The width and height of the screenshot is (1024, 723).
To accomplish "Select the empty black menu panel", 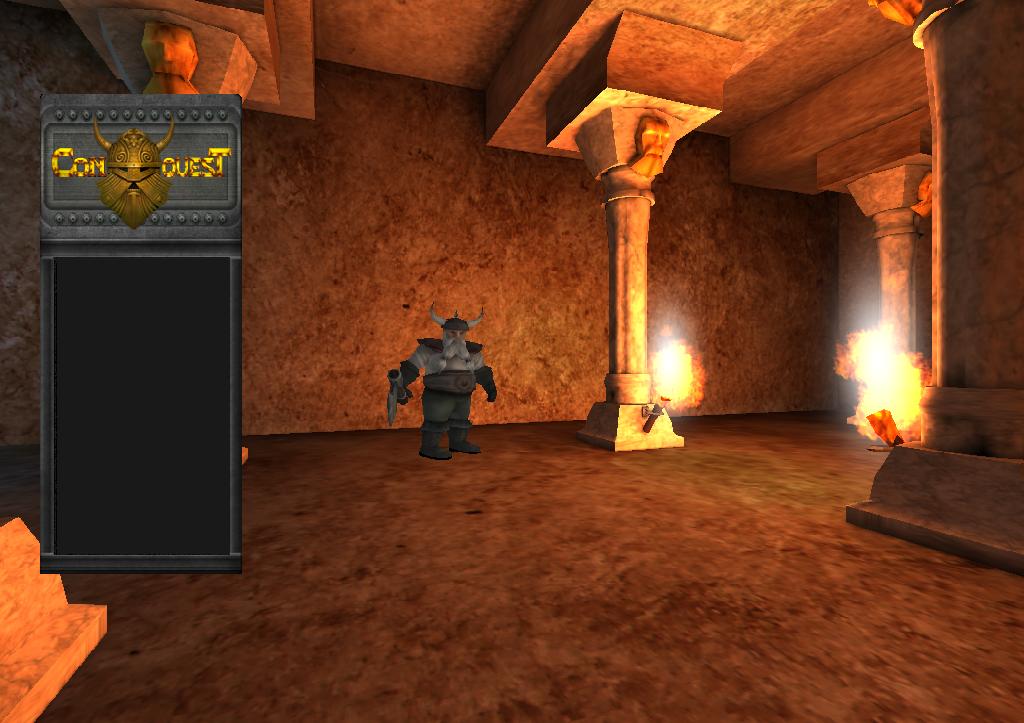I will coord(141,405).
